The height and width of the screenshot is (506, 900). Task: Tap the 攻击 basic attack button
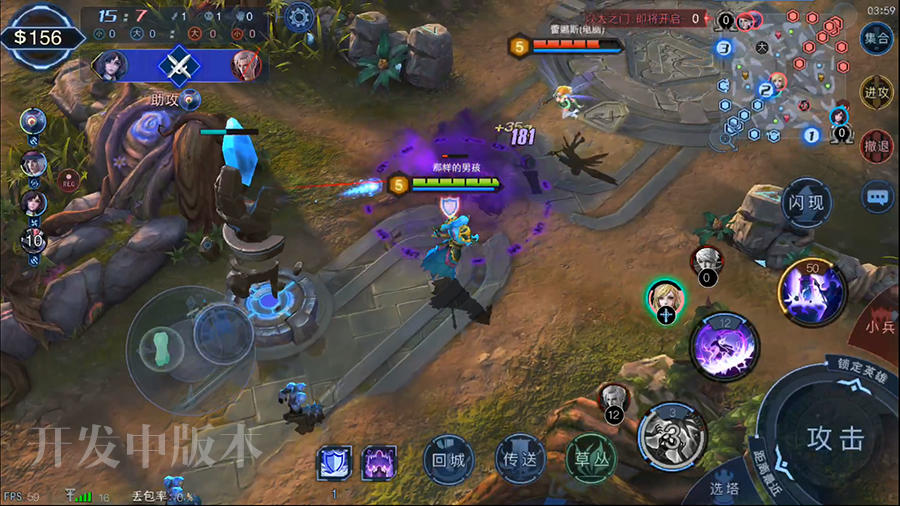point(836,438)
